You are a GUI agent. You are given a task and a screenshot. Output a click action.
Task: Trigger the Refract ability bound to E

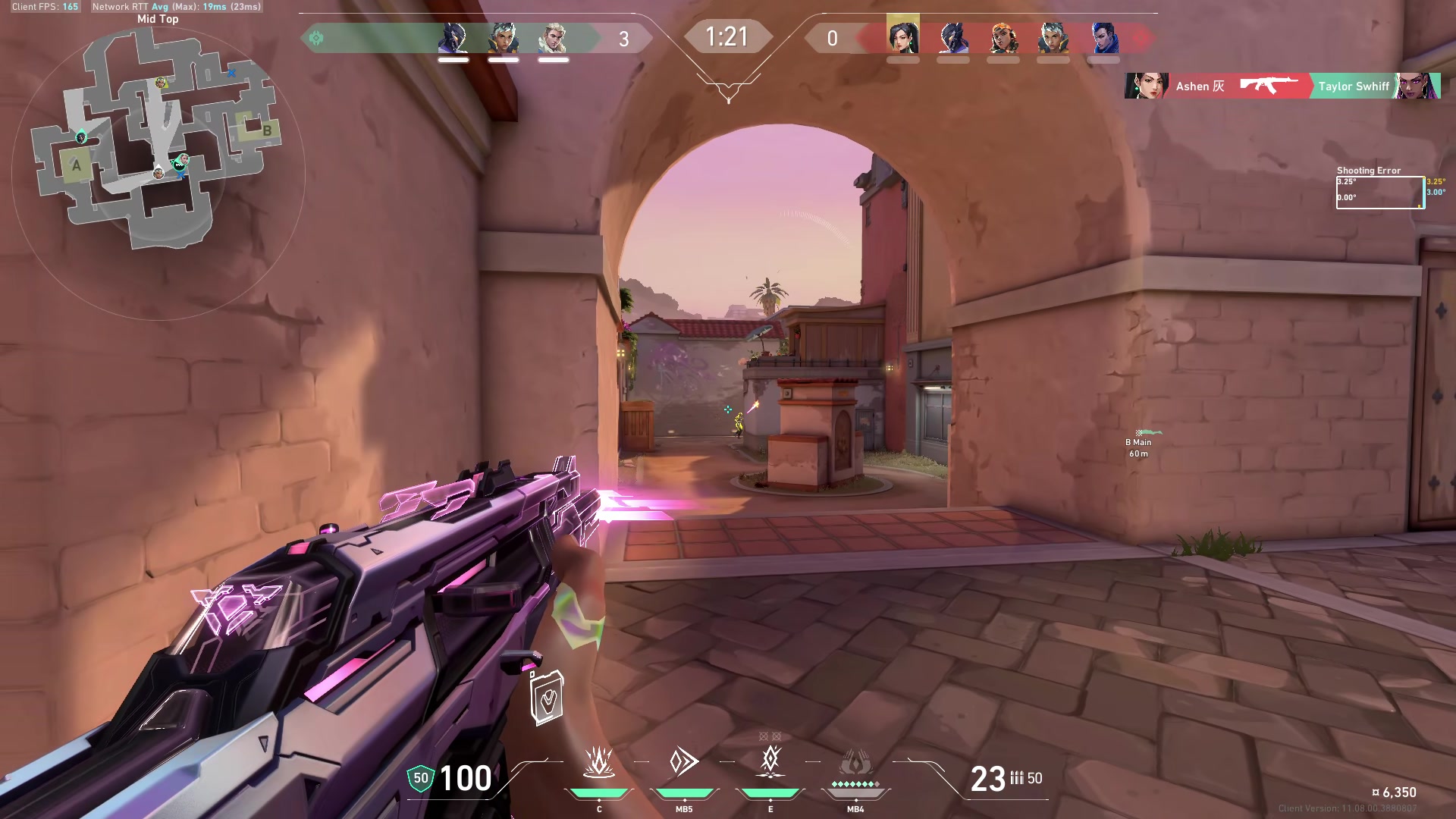pyautogui.click(x=770, y=761)
